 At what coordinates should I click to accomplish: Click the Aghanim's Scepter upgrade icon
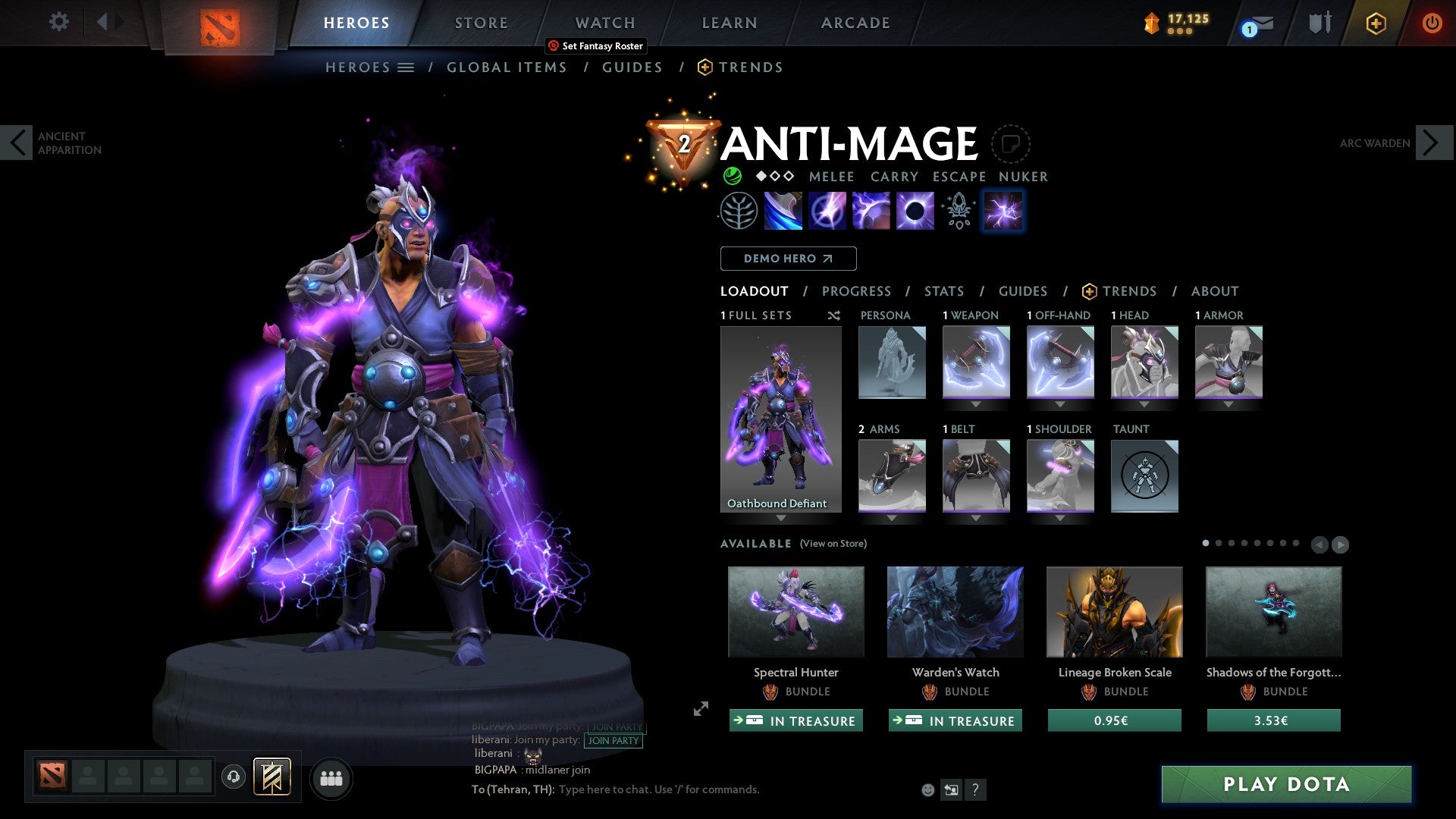click(958, 210)
